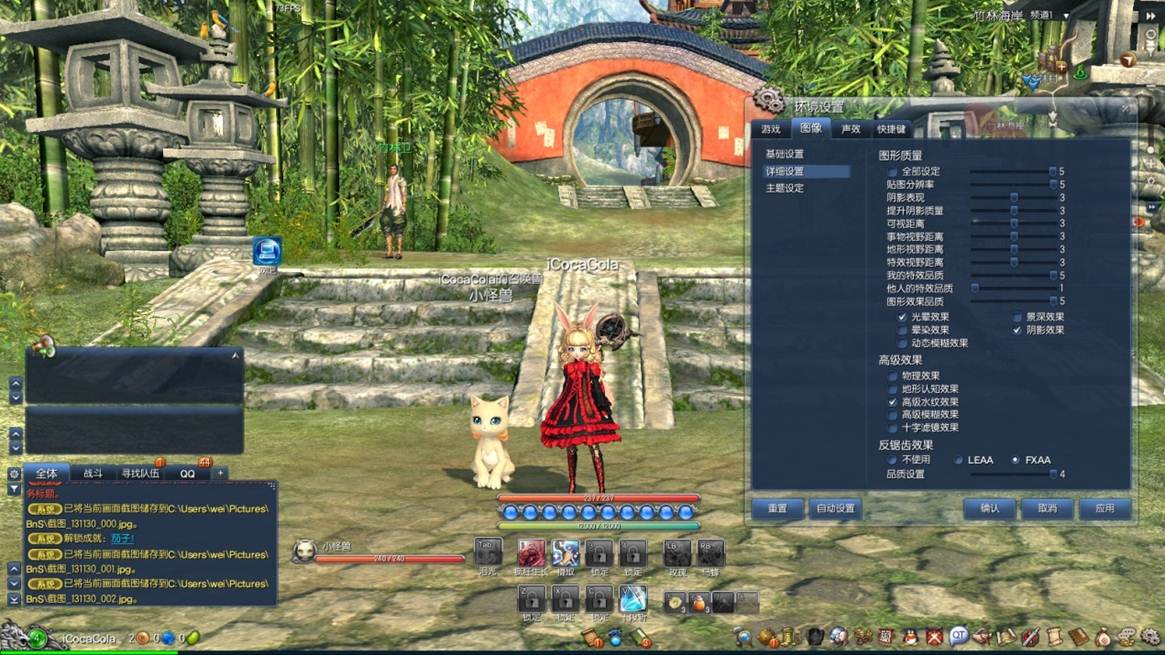Switch to the 游戏 settings tab

coord(770,129)
